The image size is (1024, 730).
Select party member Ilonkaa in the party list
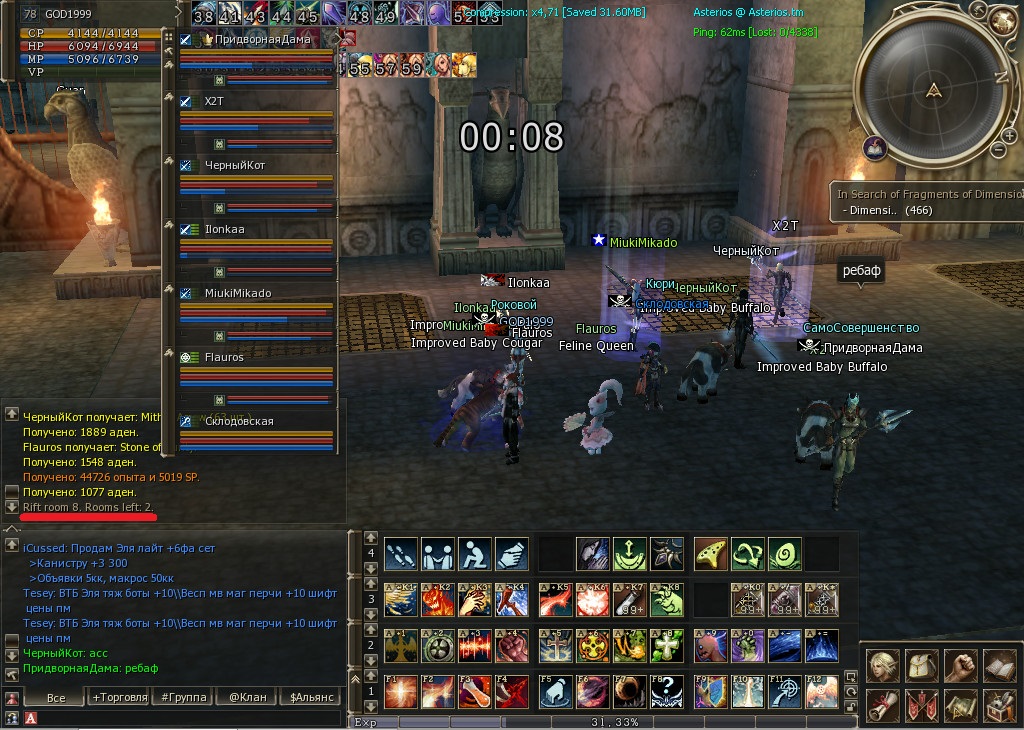(225, 229)
